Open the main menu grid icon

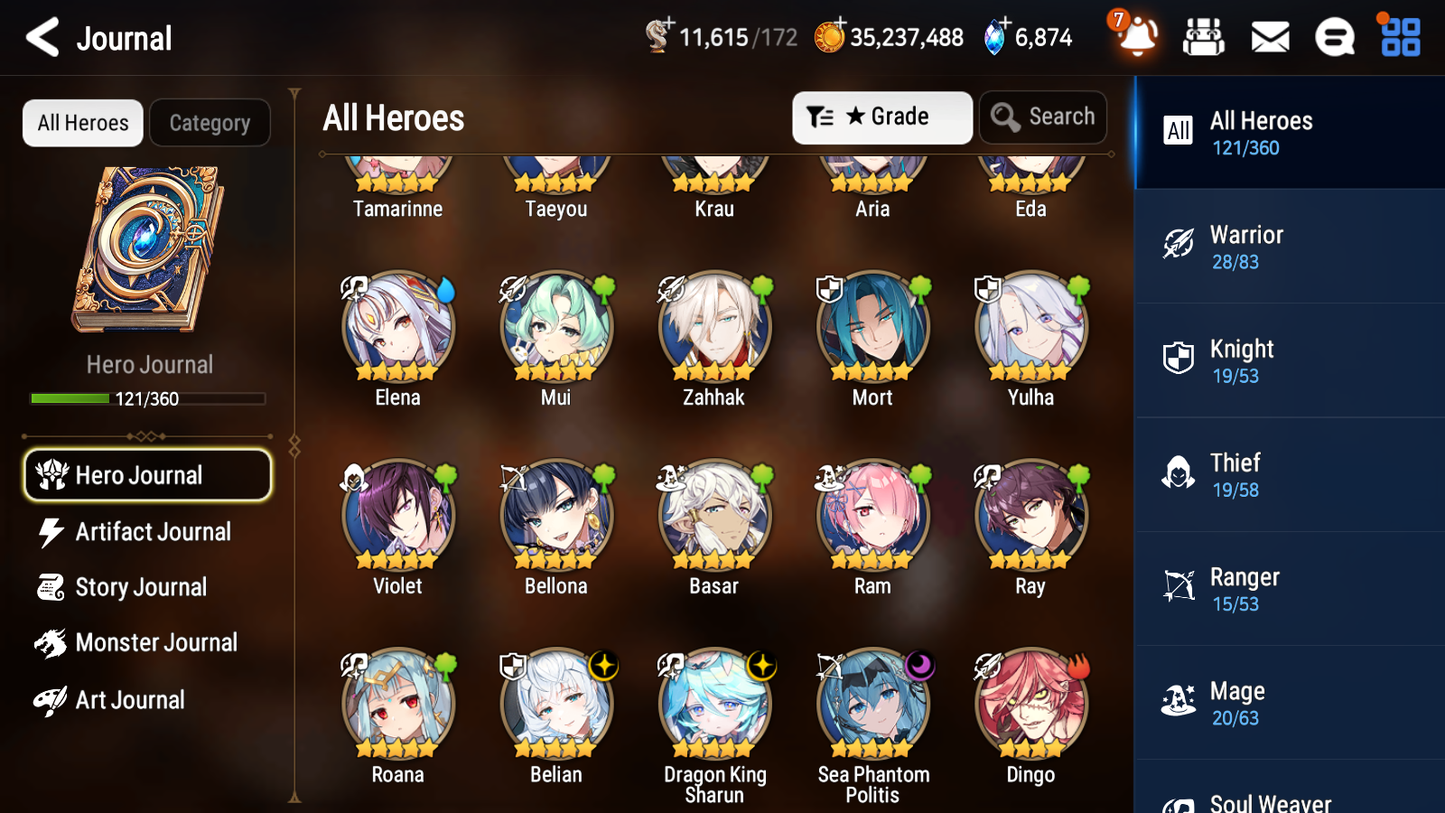coord(1398,36)
